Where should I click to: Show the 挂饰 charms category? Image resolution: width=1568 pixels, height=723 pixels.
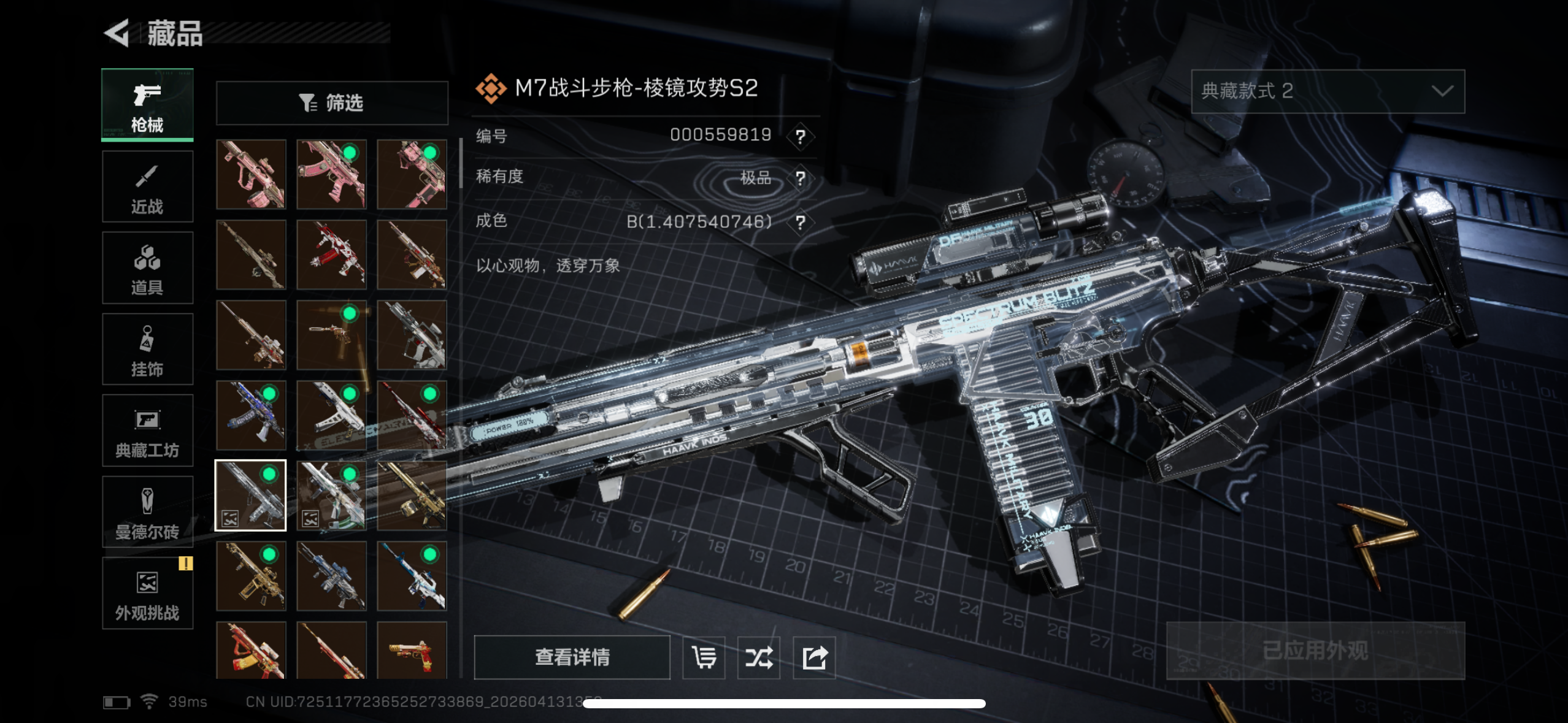147,350
